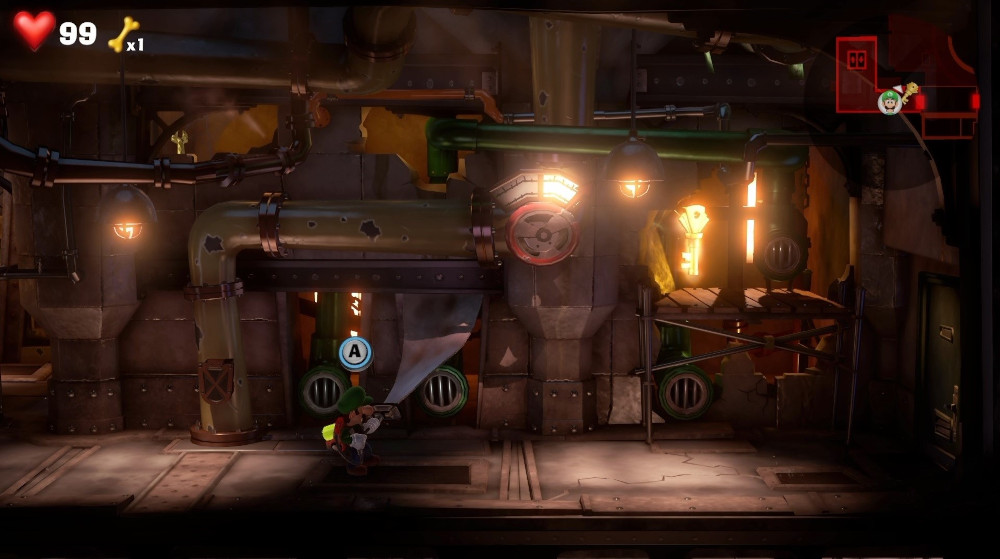Screen dimensions: 1000x559
Task: Select the golden bone item icon
Action: 122,33
